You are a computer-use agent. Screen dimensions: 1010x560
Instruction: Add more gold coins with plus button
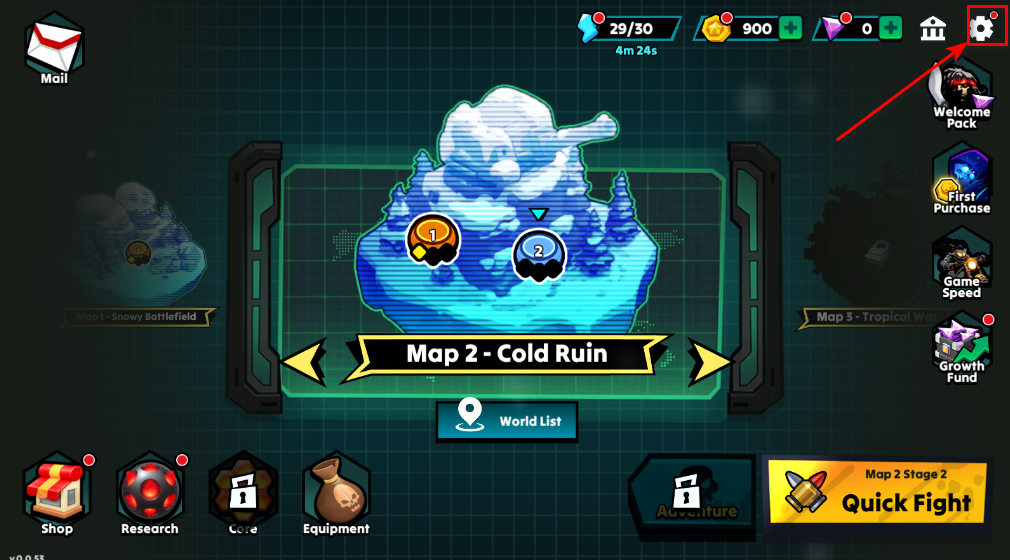(x=791, y=28)
